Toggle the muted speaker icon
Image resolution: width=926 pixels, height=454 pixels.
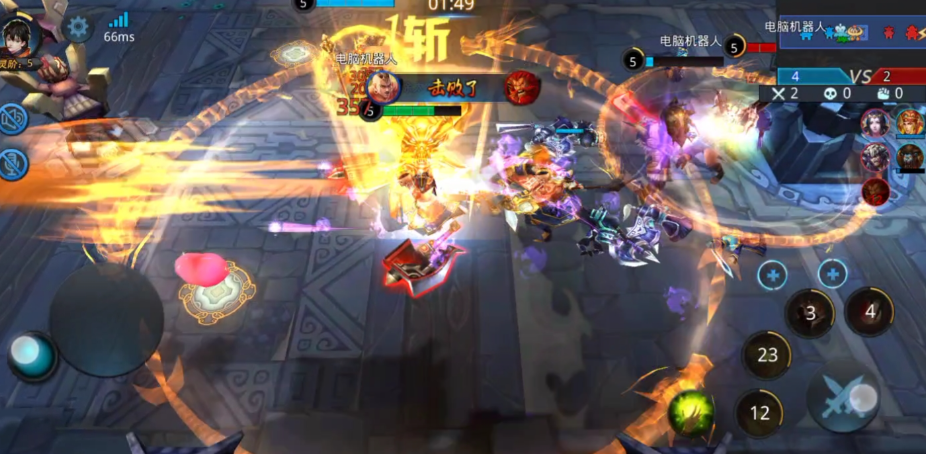(x=13, y=120)
